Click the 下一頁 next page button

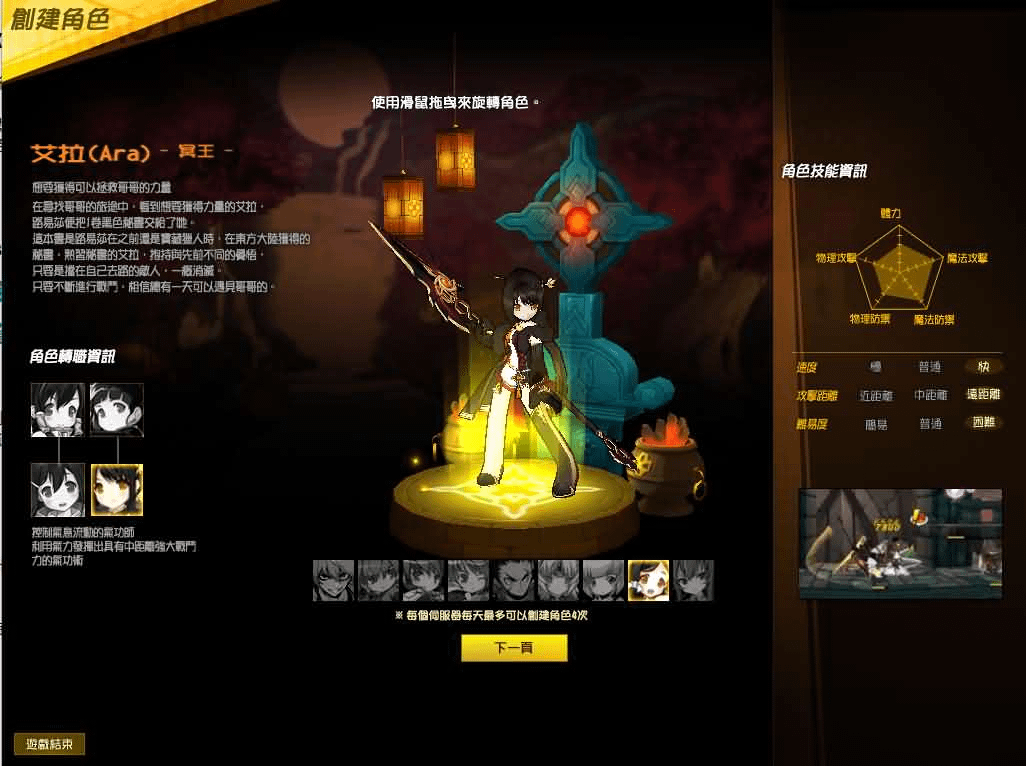514,648
